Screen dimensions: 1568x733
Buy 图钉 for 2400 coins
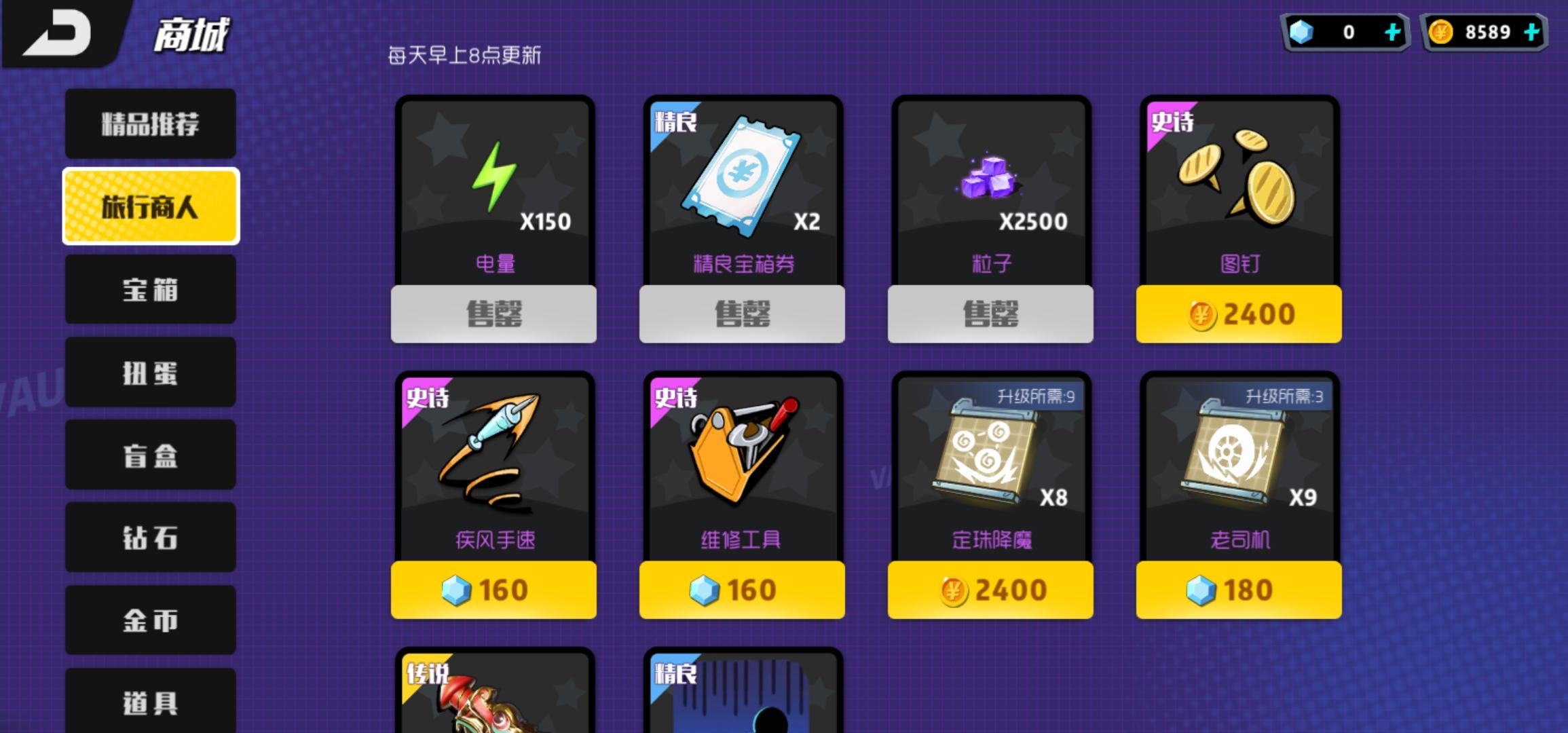[1239, 313]
